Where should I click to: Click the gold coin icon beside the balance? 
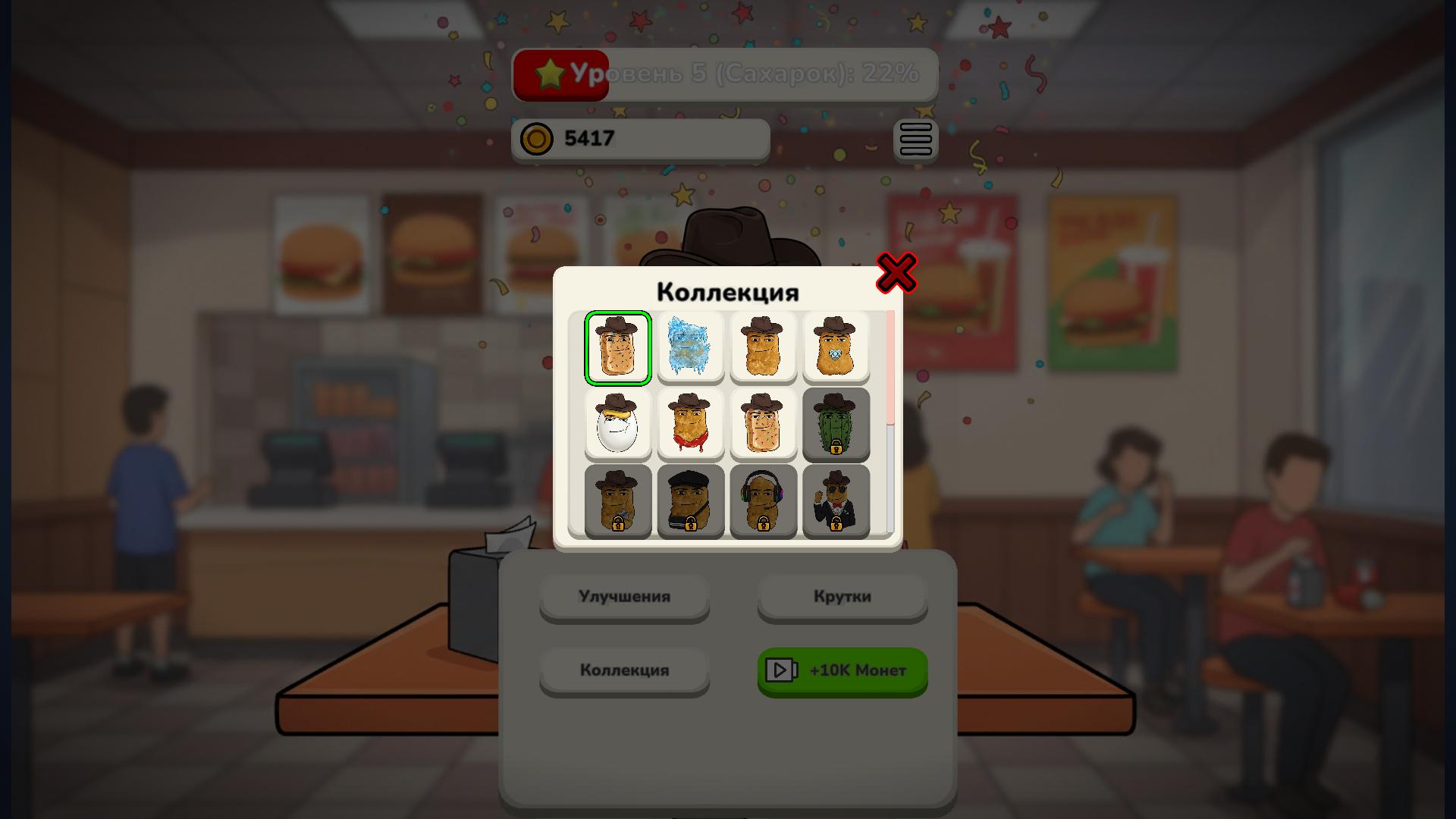pos(538,139)
